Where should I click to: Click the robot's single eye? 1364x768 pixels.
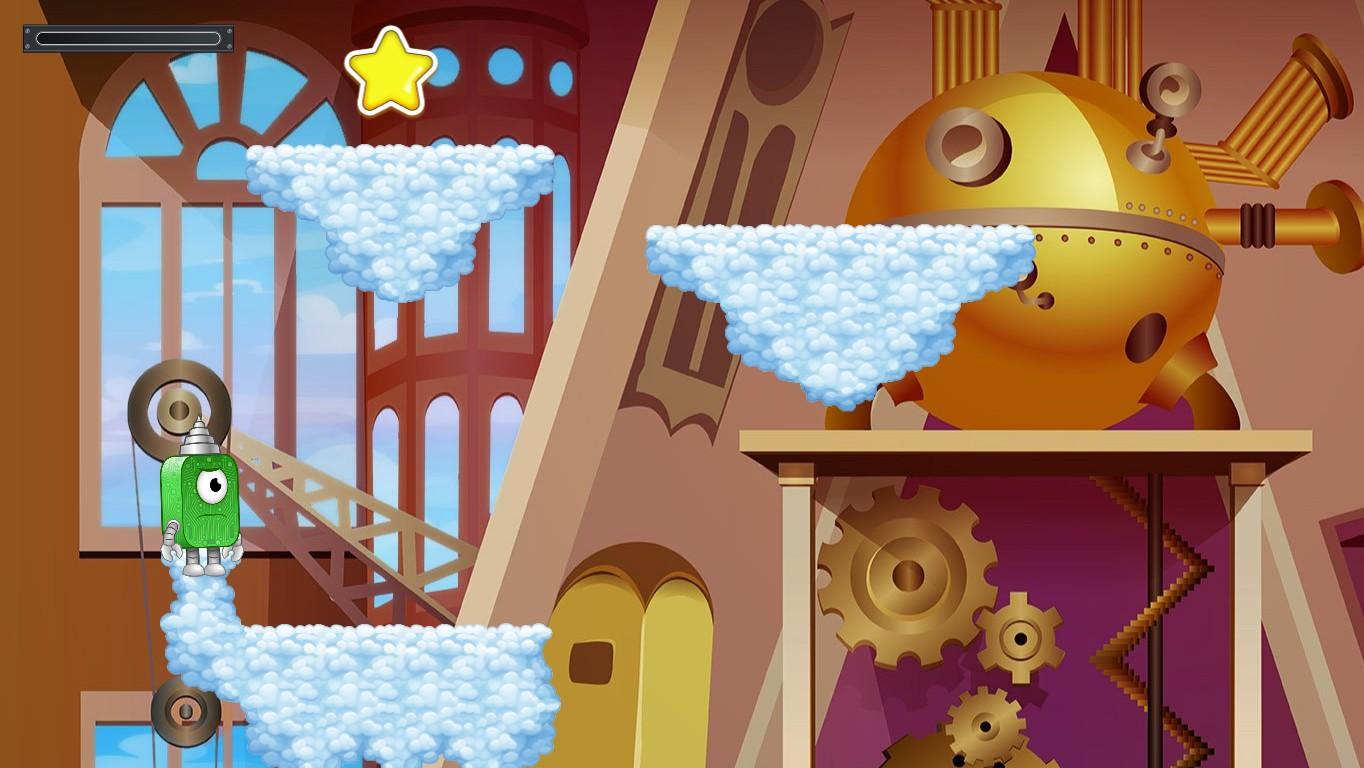pyautogui.click(x=210, y=487)
